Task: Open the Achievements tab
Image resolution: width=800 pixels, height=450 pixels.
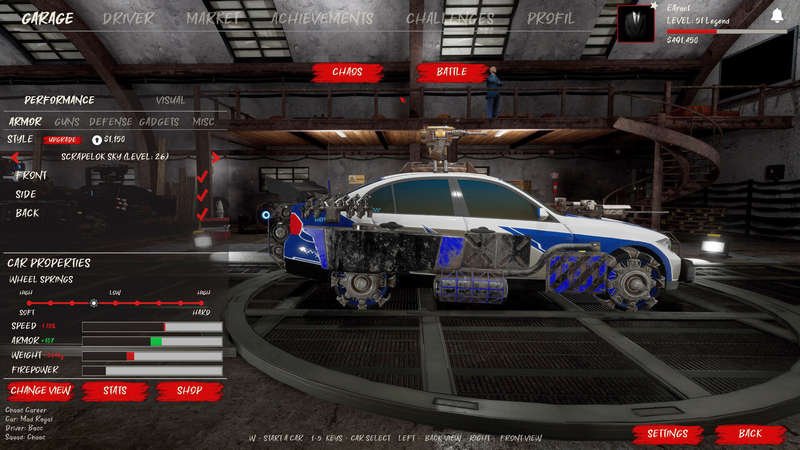Action: [322, 18]
